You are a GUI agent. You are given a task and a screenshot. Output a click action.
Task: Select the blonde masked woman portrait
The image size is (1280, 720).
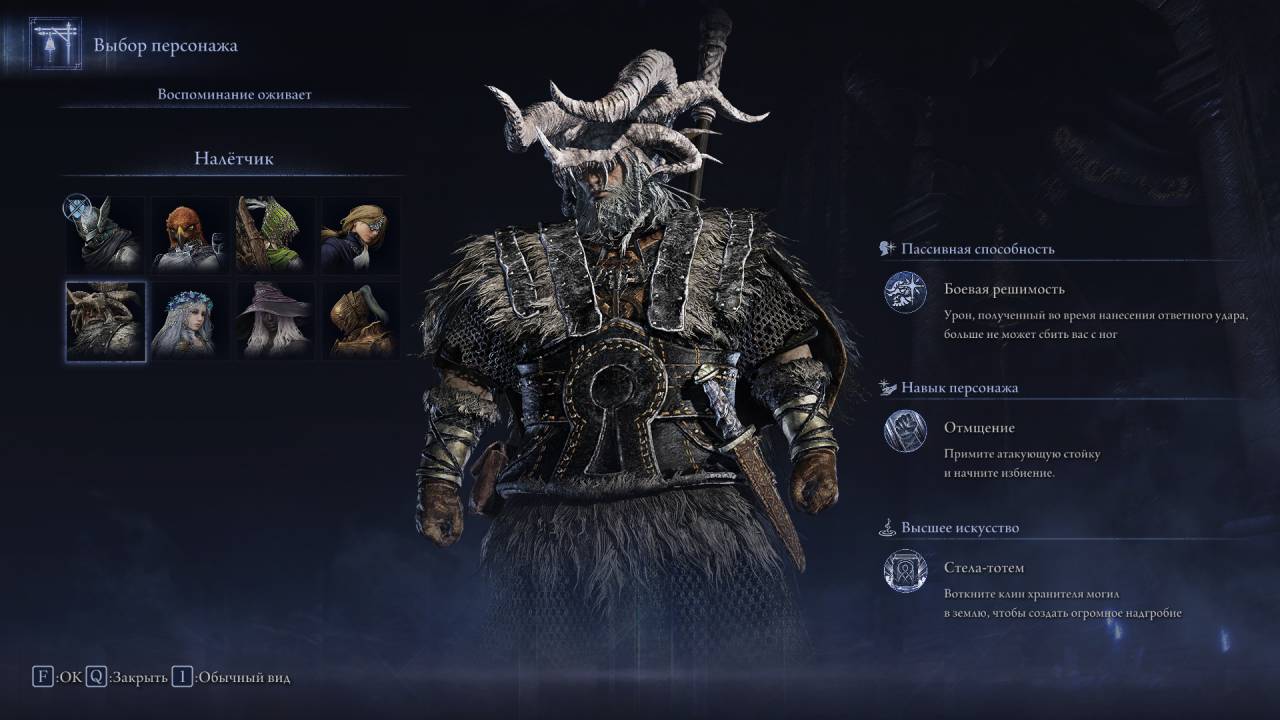click(x=360, y=235)
